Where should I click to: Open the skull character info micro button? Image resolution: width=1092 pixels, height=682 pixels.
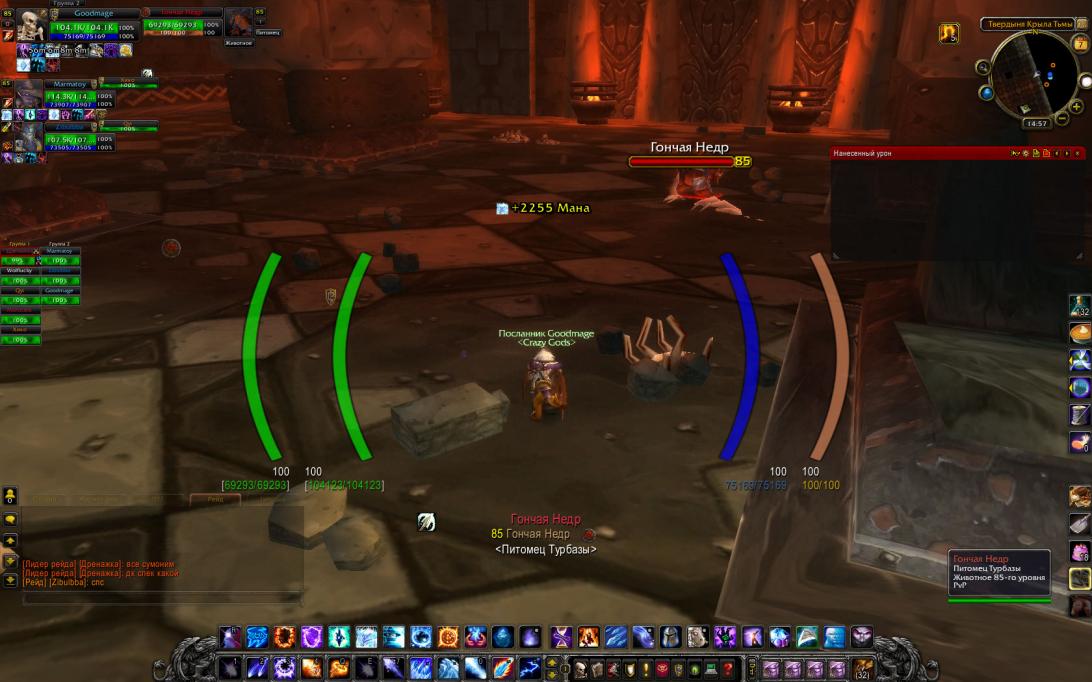(580, 669)
